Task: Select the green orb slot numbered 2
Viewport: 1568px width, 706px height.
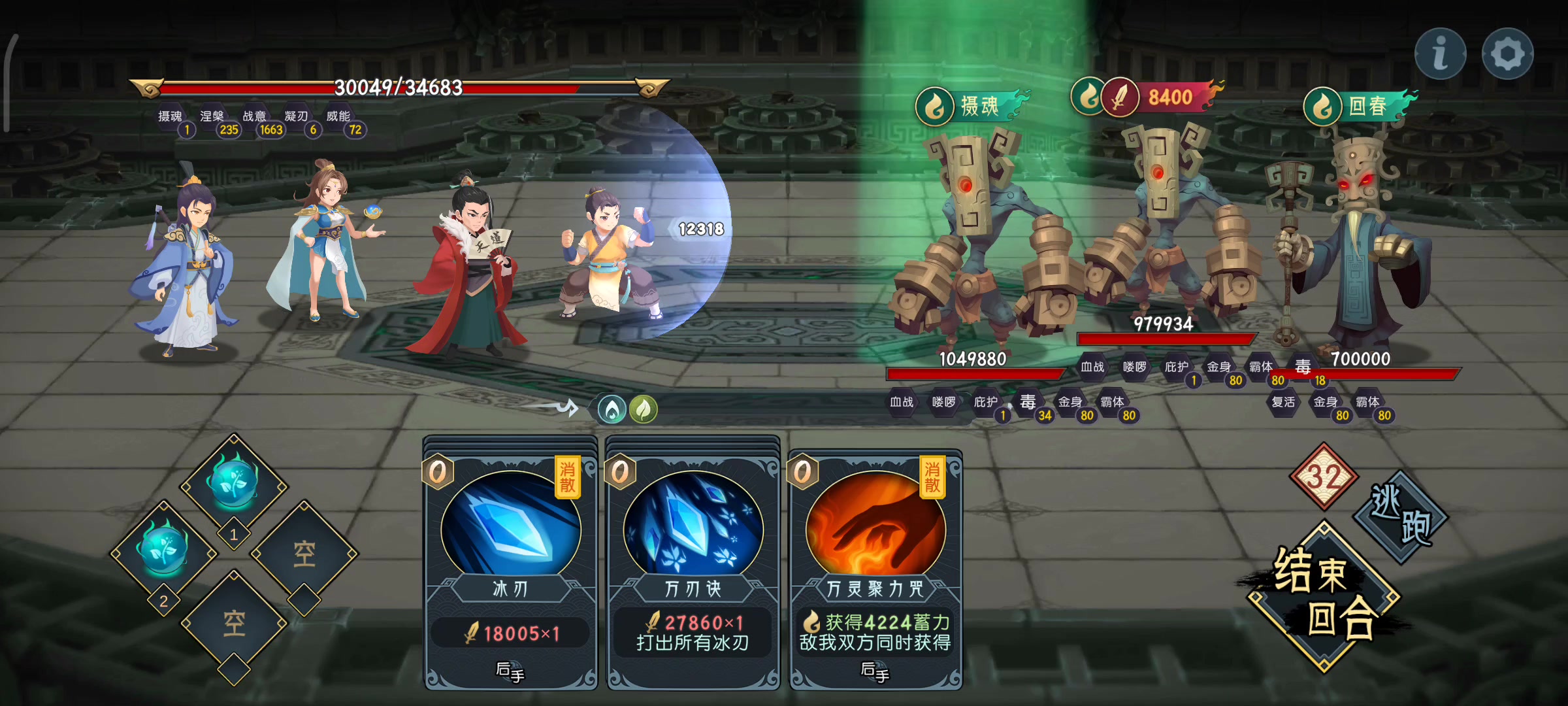Action: coord(163,552)
